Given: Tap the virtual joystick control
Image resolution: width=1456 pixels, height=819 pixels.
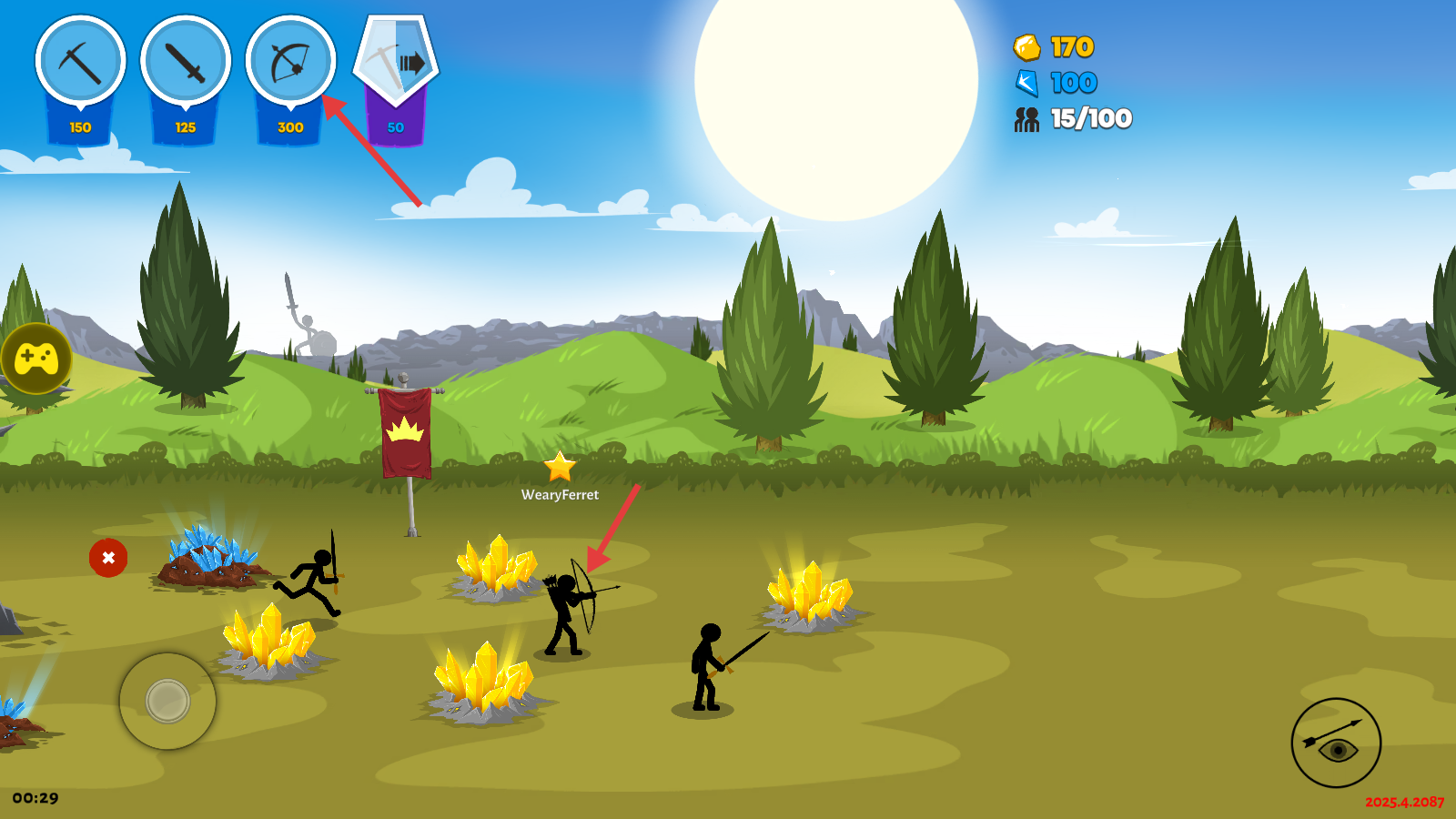Looking at the screenshot, I should point(167,701).
